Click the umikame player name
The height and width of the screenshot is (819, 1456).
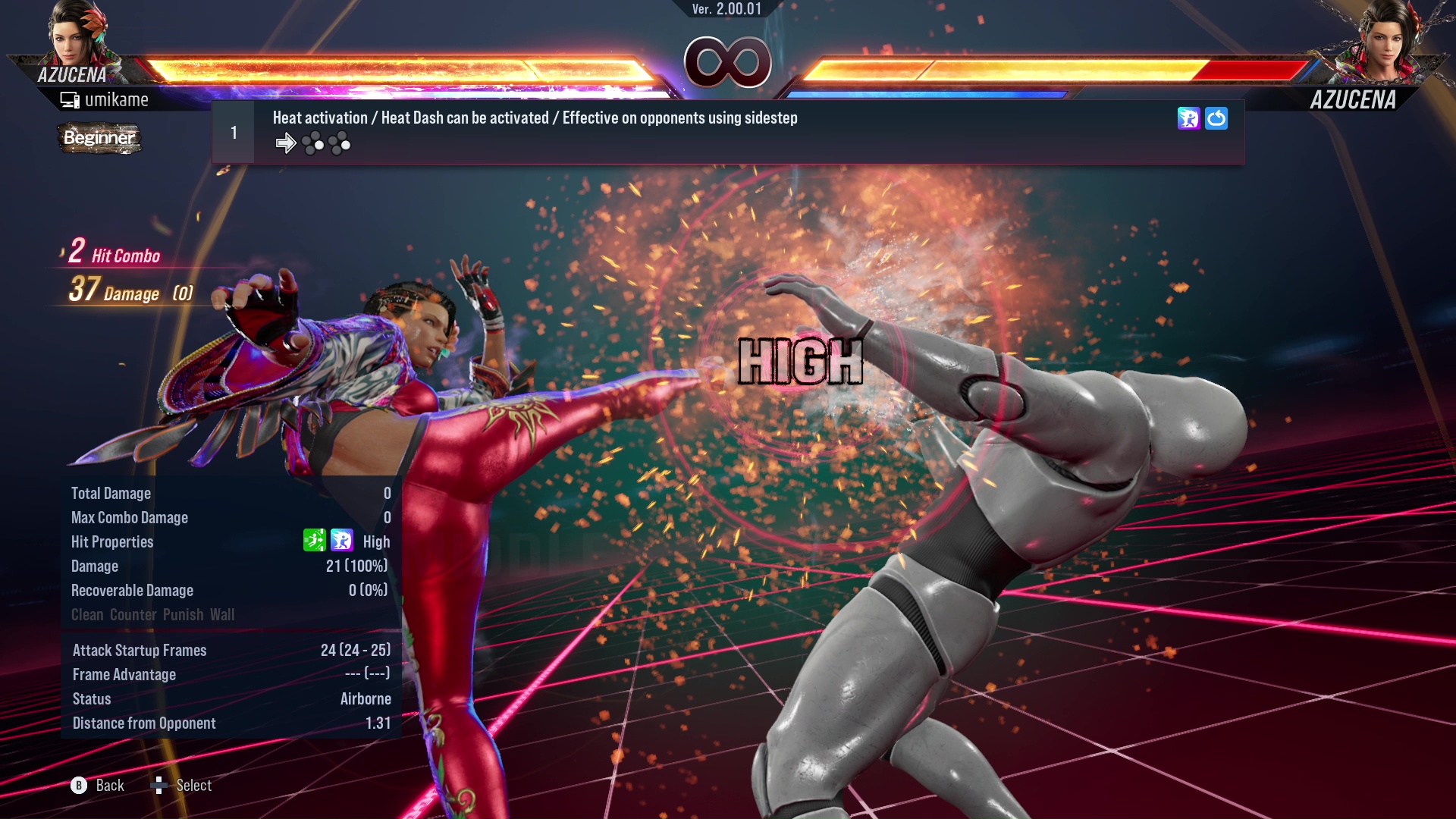point(117,99)
